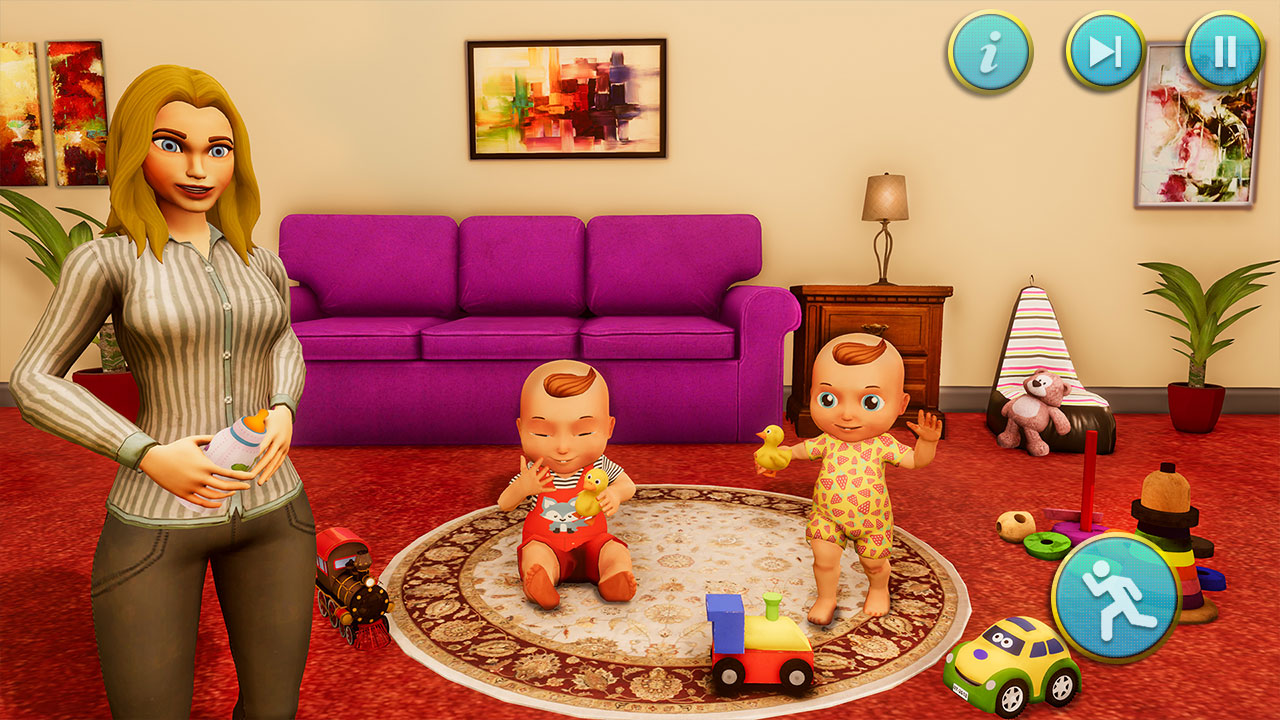
Task: Click the yellow toy car
Action: click(x=1005, y=662)
